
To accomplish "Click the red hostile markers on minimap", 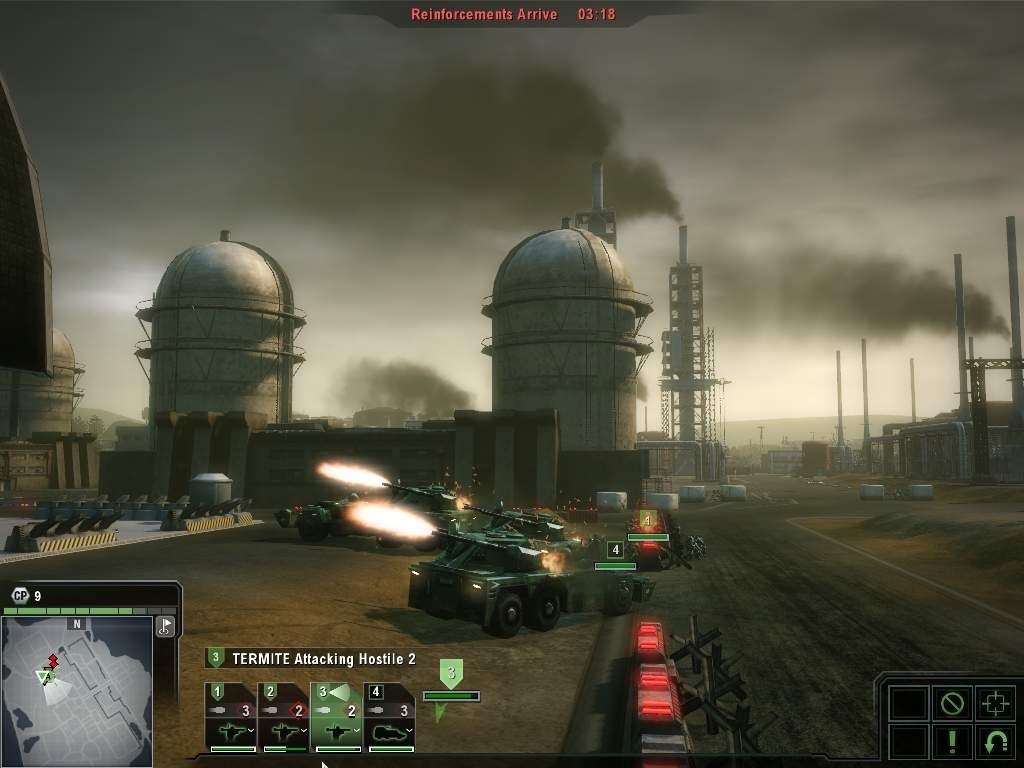I will [x=52, y=662].
